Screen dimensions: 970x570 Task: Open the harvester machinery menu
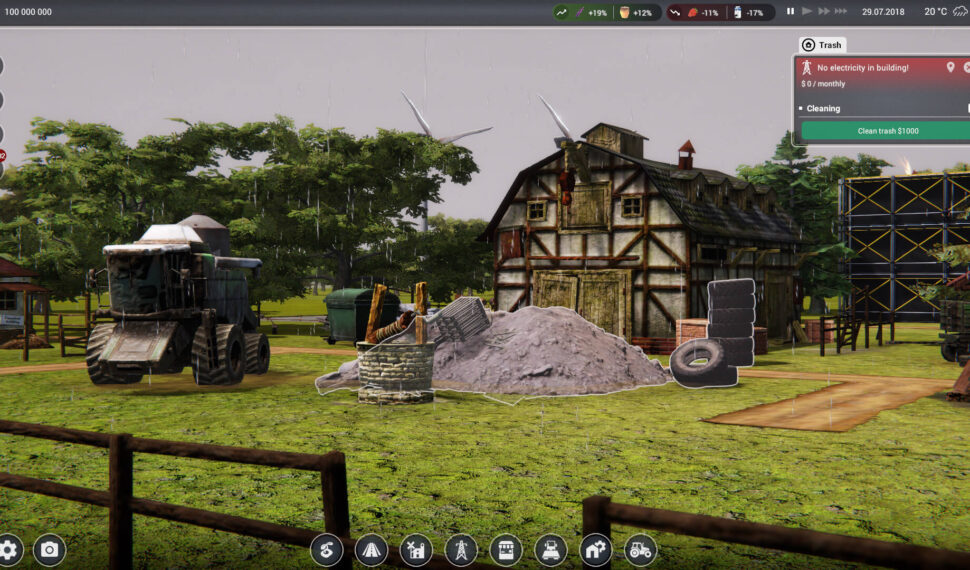(551, 549)
